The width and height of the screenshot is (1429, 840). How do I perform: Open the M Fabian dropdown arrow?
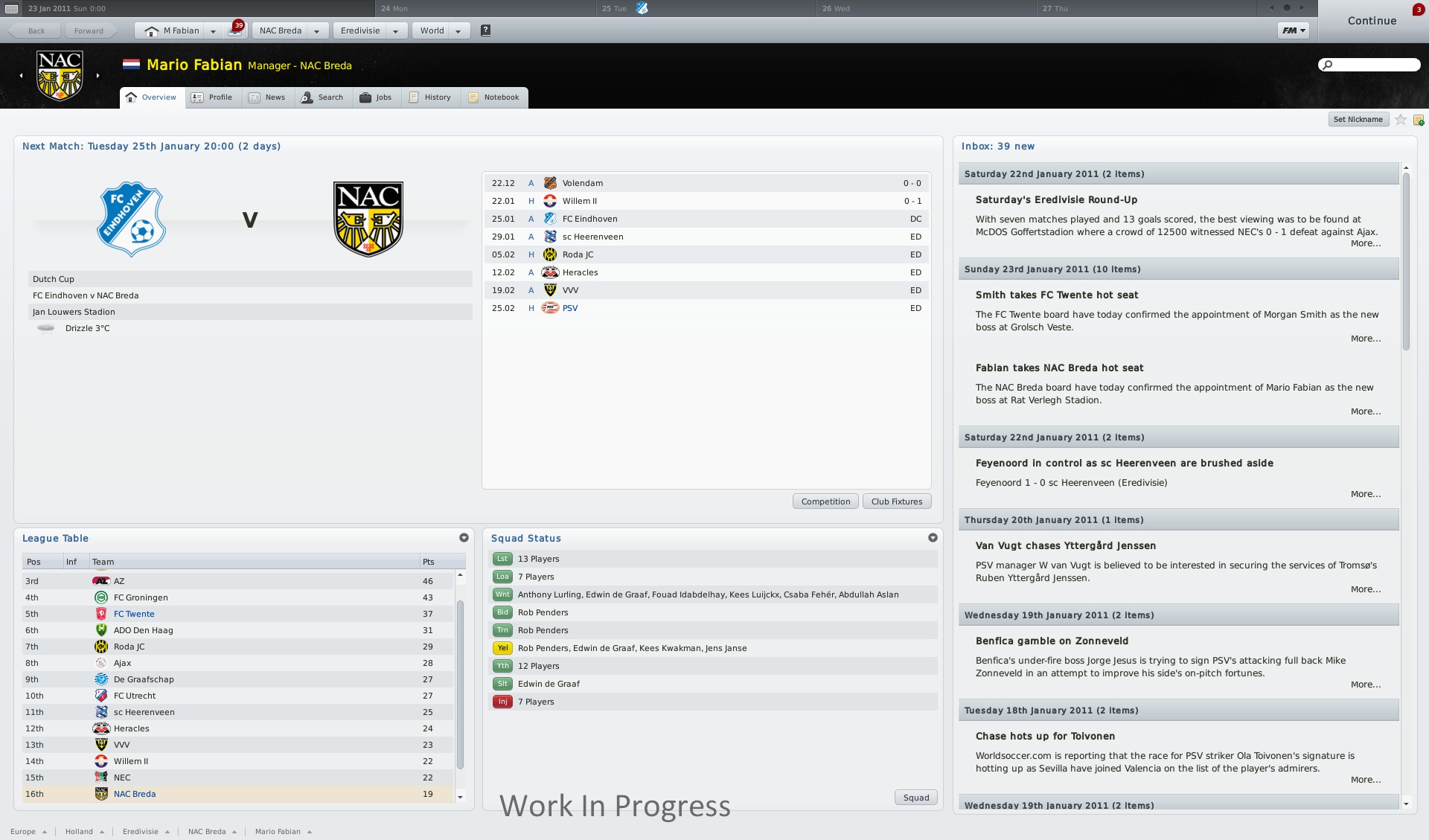pyautogui.click(x=214, y=31)
